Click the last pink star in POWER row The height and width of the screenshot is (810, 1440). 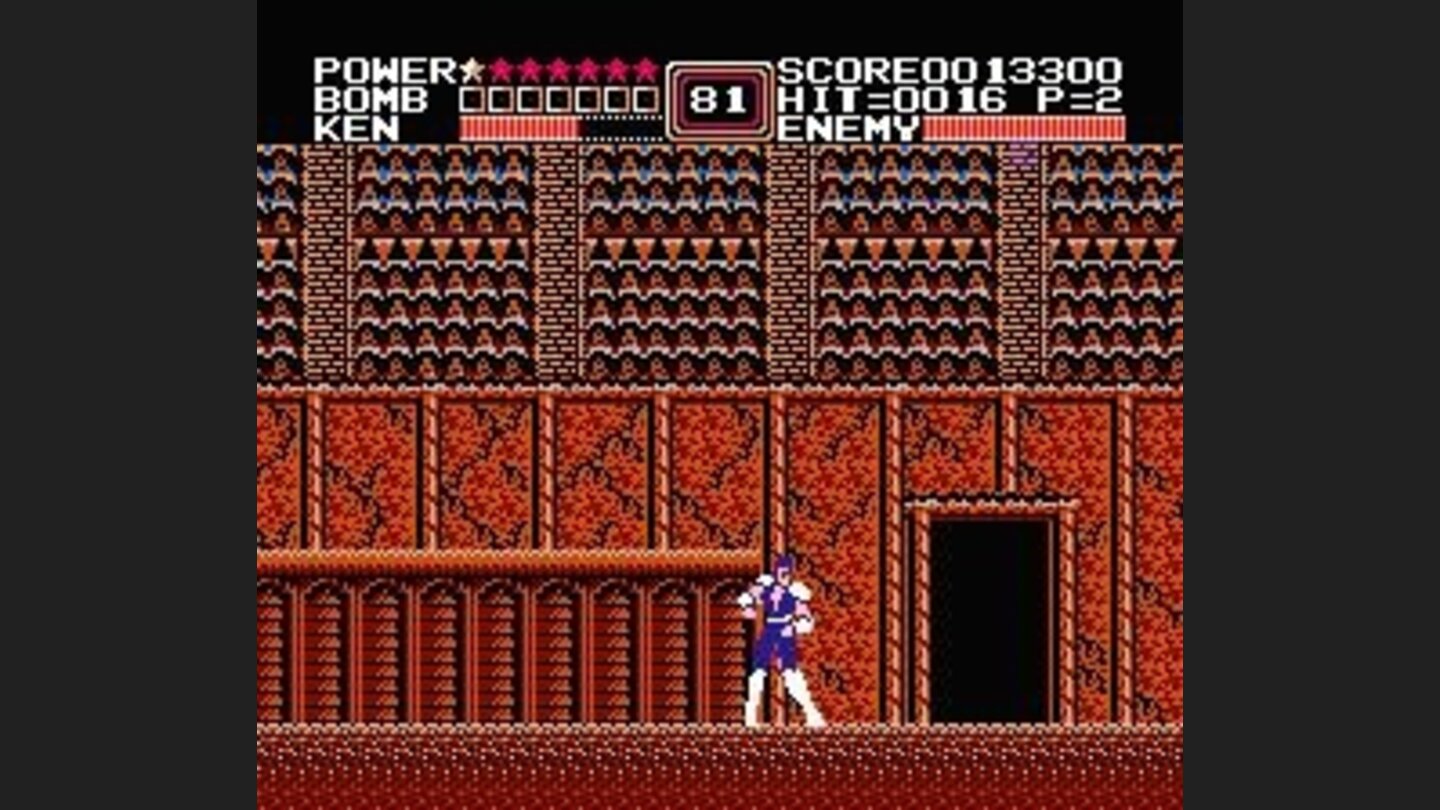point(648,70)
